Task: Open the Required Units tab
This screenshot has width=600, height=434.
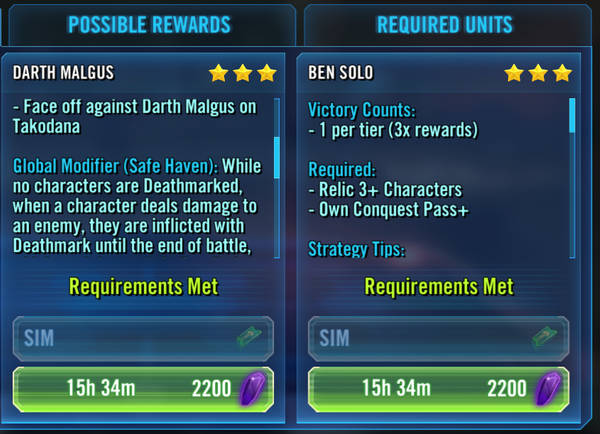Action: coord(444,24)
